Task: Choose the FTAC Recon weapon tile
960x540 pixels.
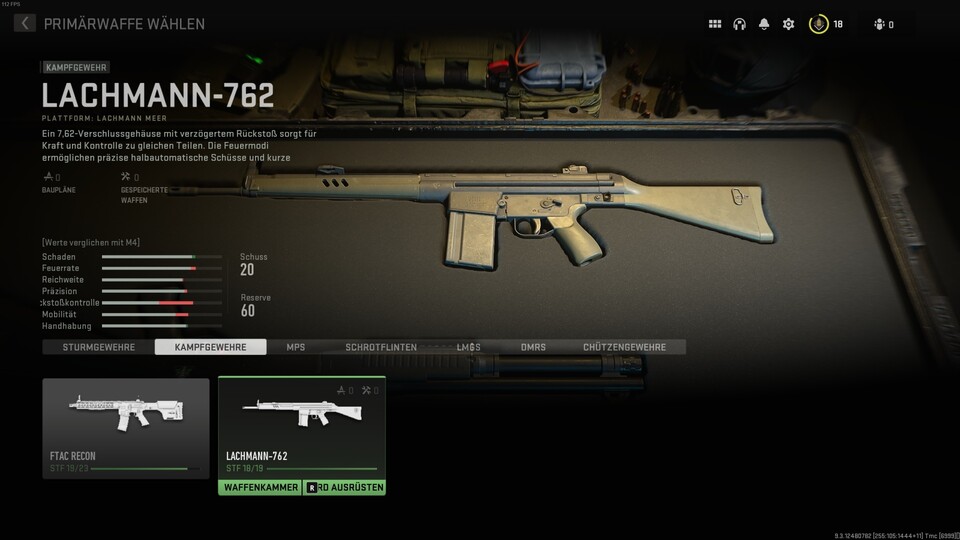Action: tap(126, 428)
